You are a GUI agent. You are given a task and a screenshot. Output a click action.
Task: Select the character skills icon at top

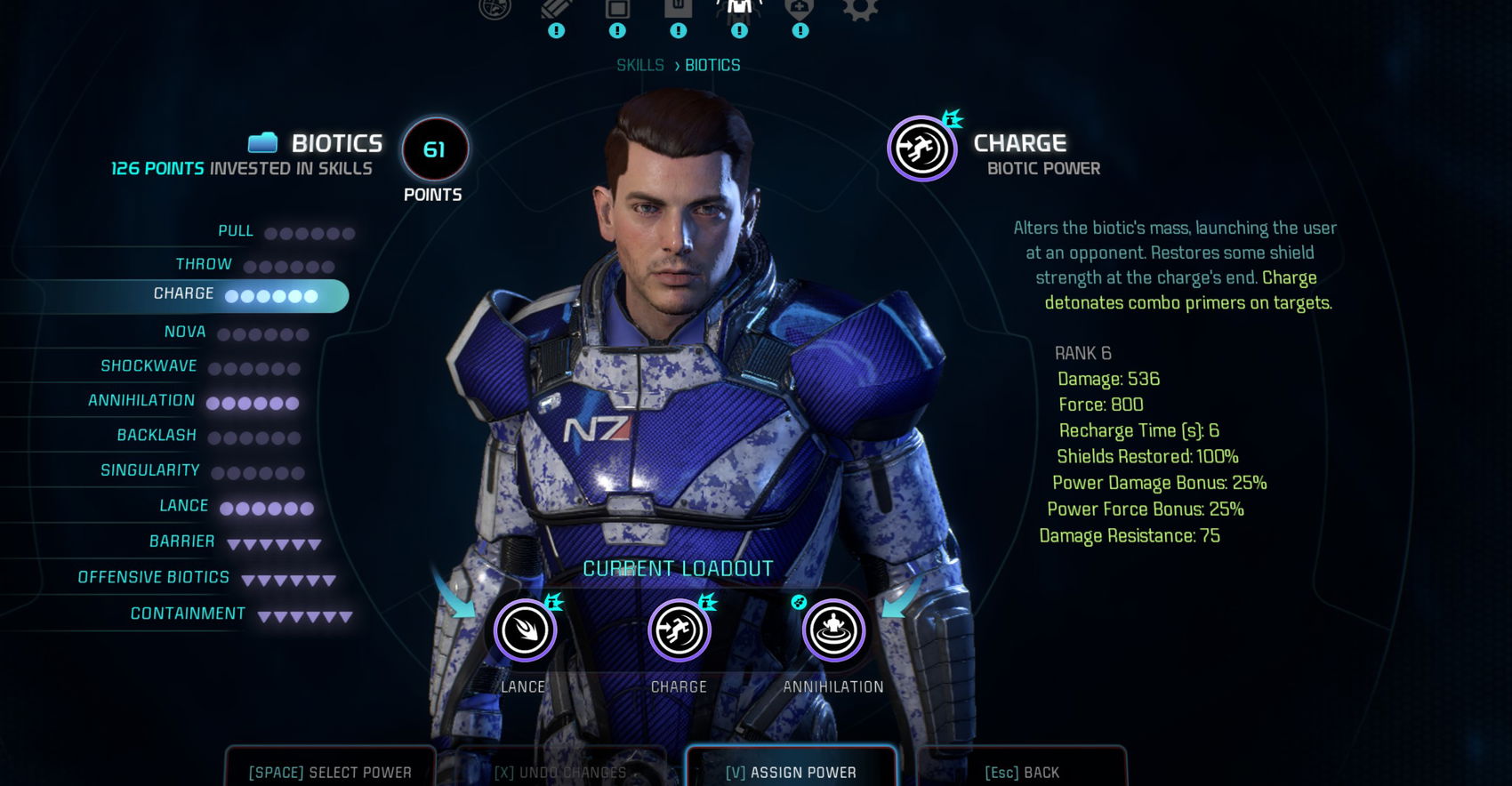(738, 11)
